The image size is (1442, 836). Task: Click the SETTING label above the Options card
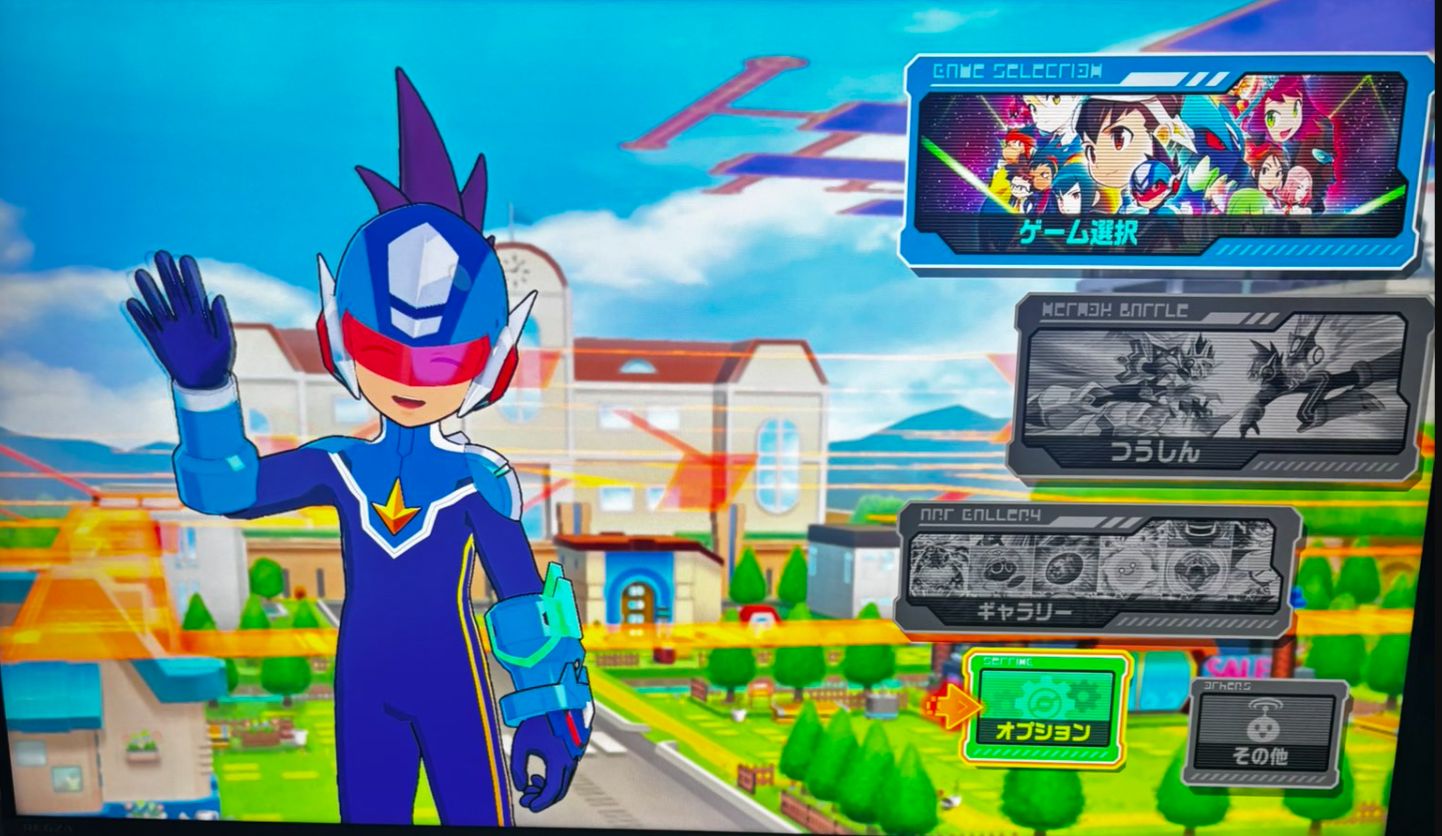coord(1008,659)
